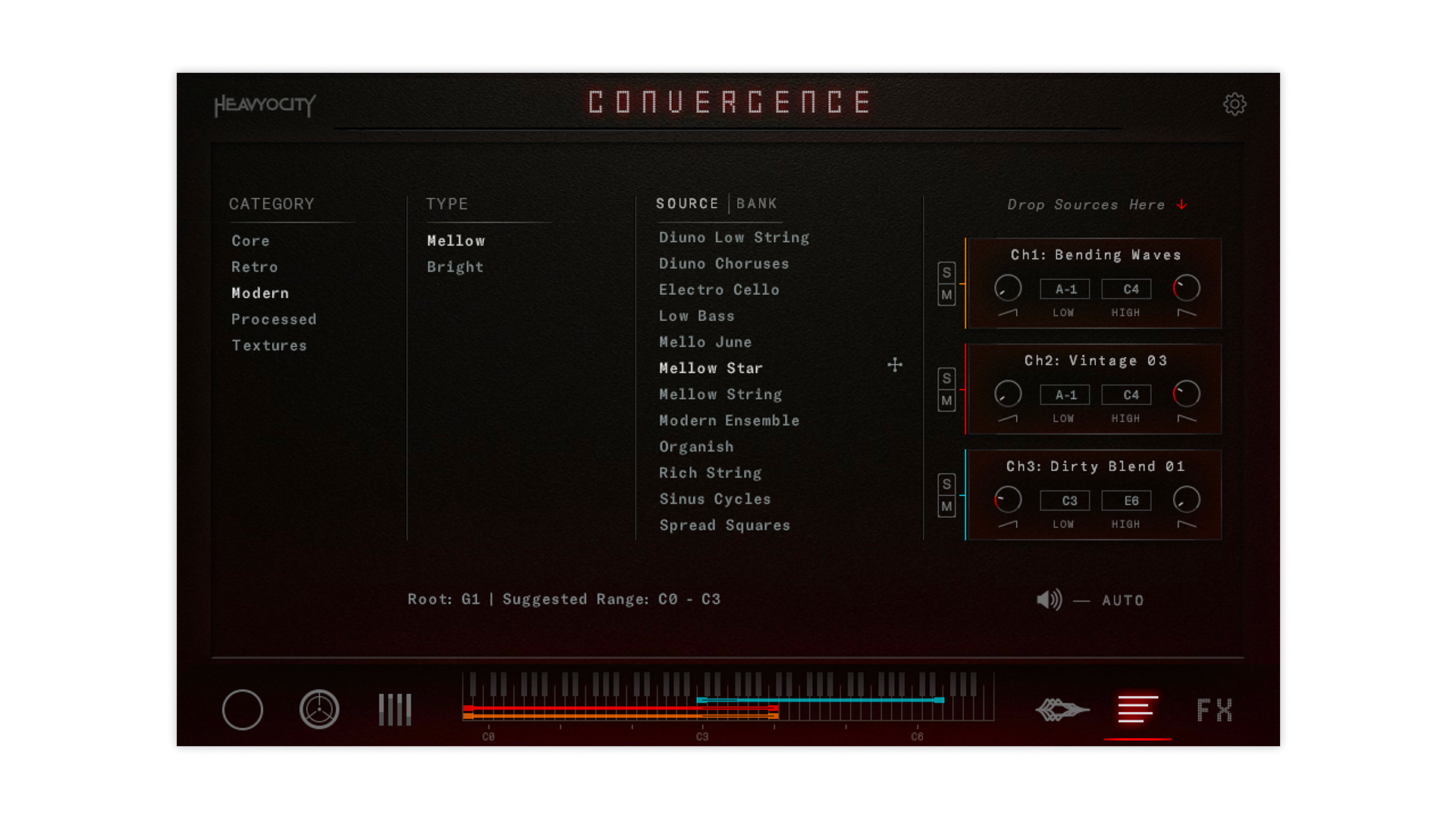Screen dimensions: 1456x819
Task: Select the Processed category
Action: [274, 318]
